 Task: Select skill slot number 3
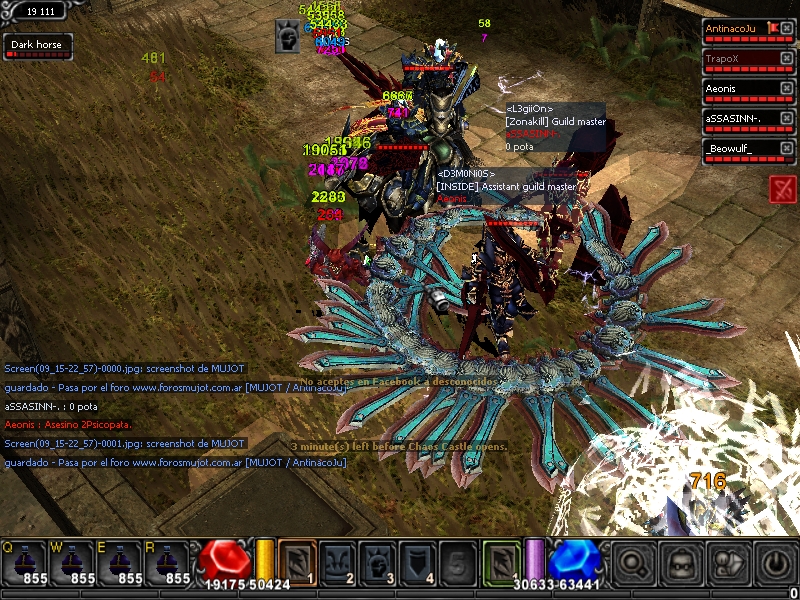378,561
